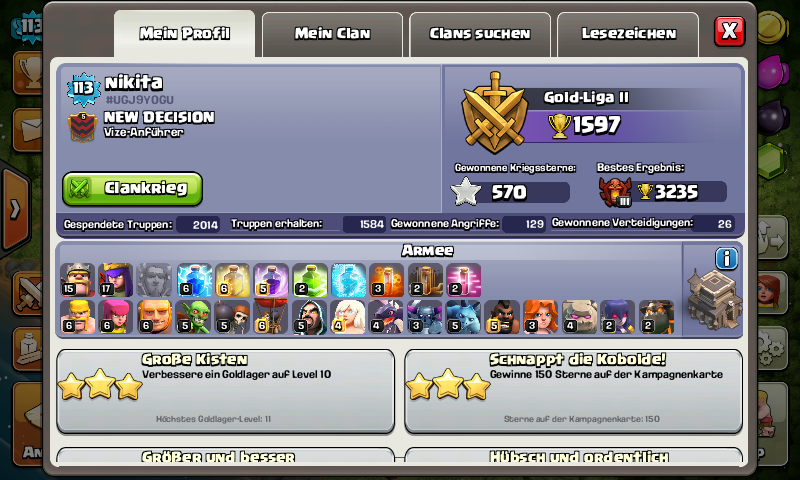The image size is (800, 480).
Task: Click the side panel arrow expander
Action: click(x=14, y=209)
